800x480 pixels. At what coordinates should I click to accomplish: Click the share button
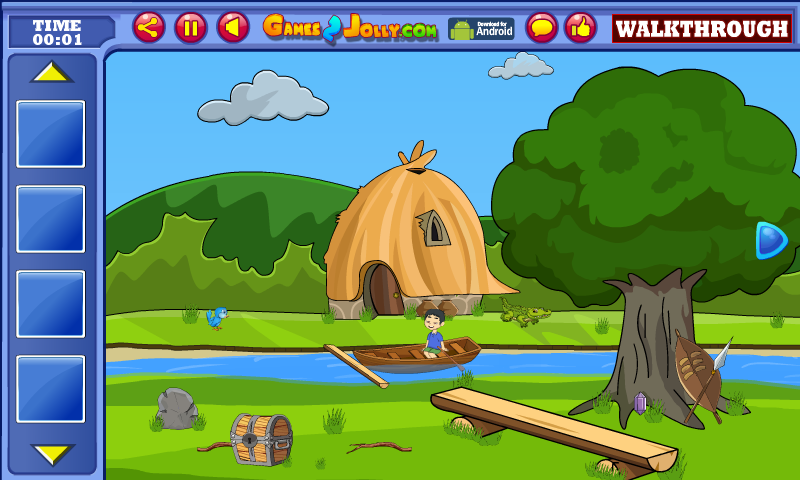[149, 27]
